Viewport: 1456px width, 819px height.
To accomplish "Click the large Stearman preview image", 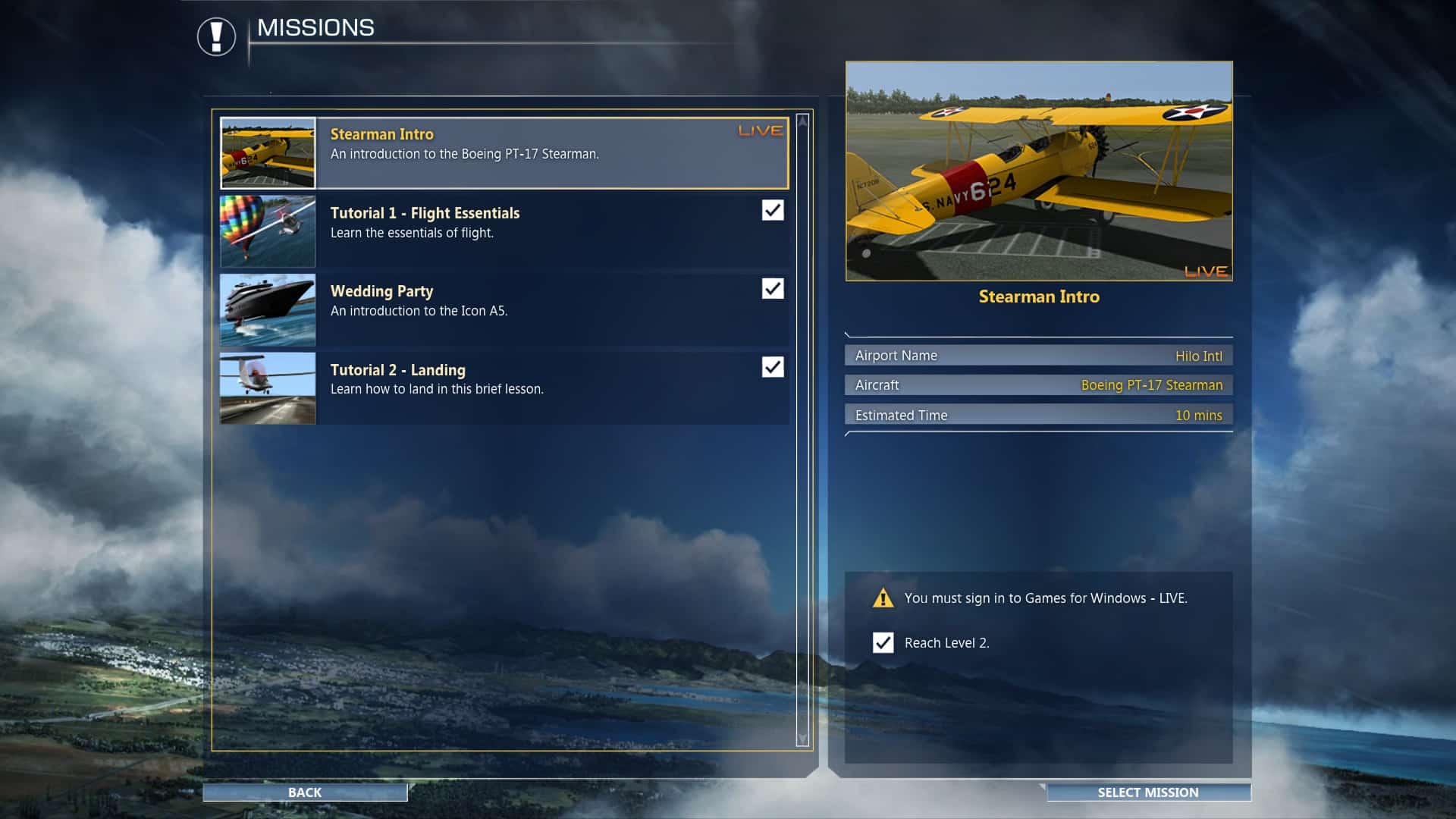I will pos(1039,171).
